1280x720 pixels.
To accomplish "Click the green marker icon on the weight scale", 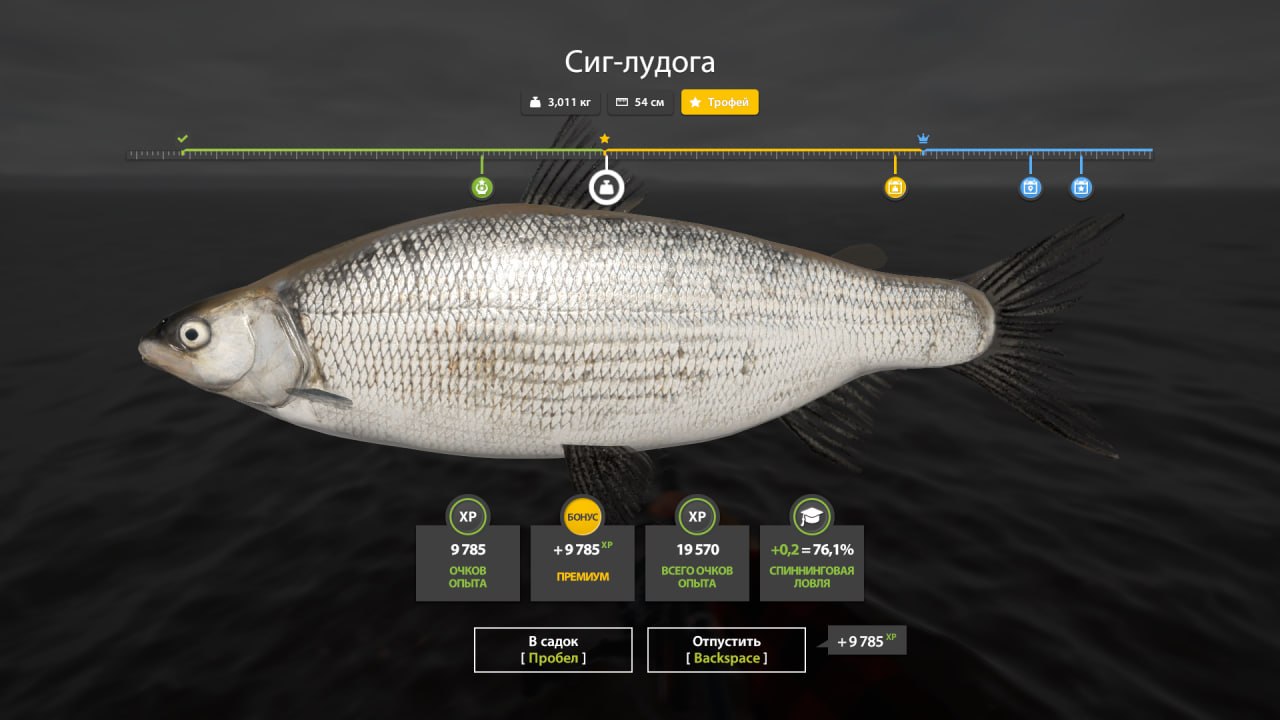I will pos(482,187).
